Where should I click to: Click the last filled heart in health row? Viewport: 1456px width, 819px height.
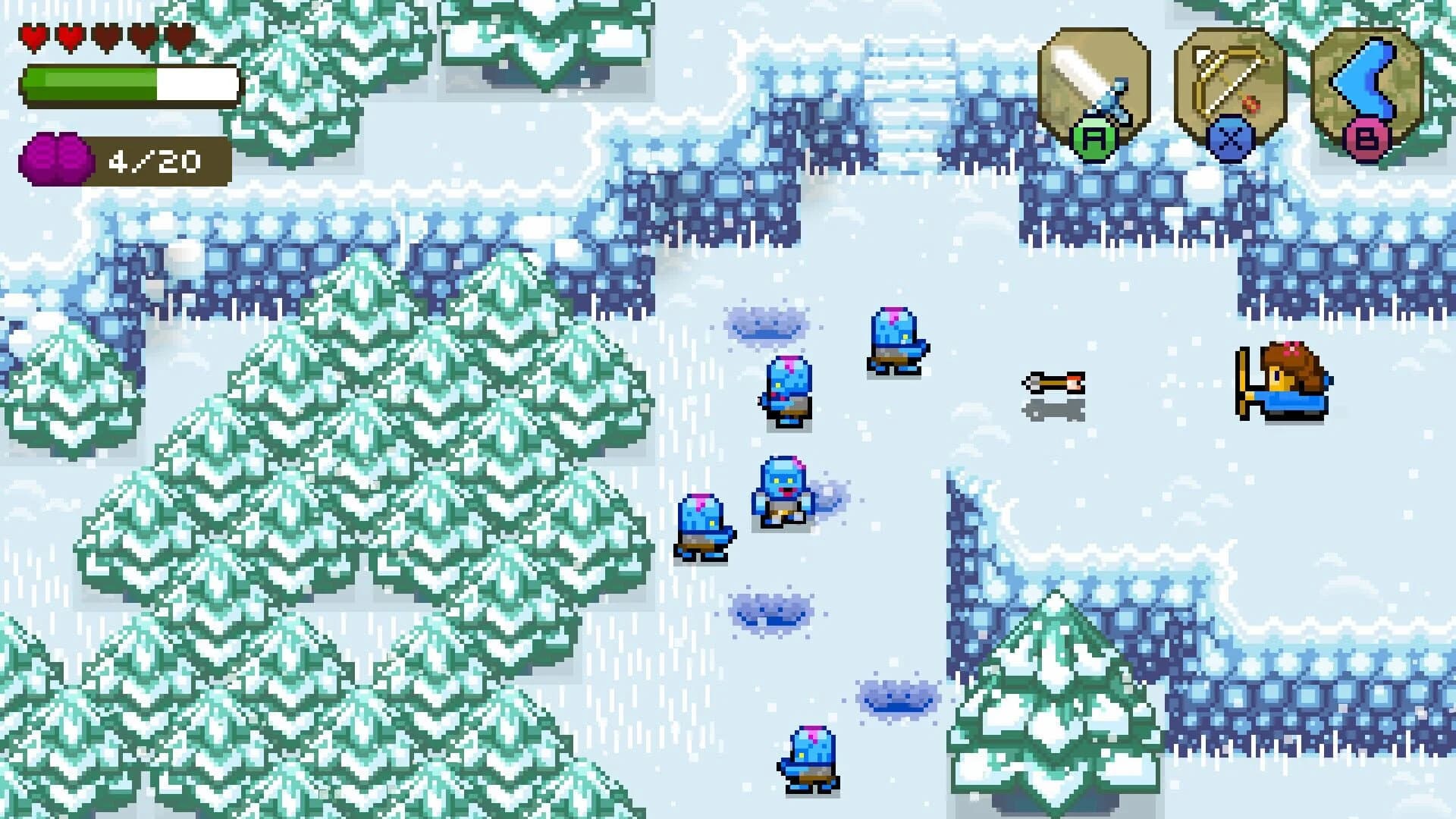click(x=71, y=37)
